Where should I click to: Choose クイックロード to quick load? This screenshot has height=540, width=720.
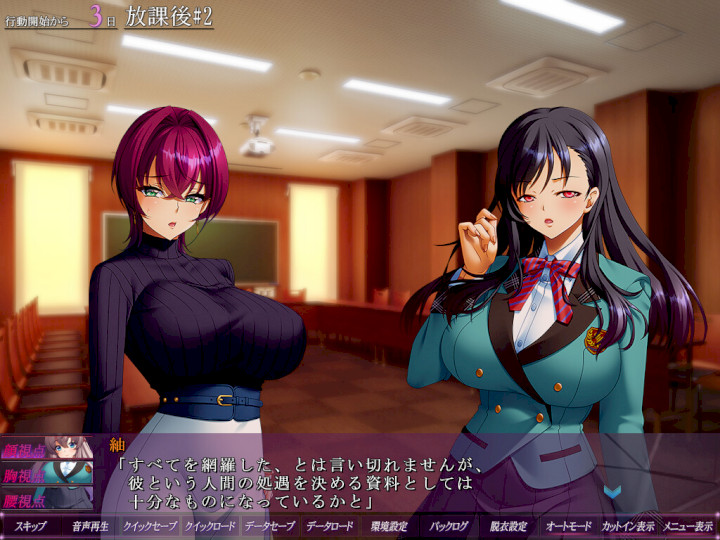pos(210,526)
